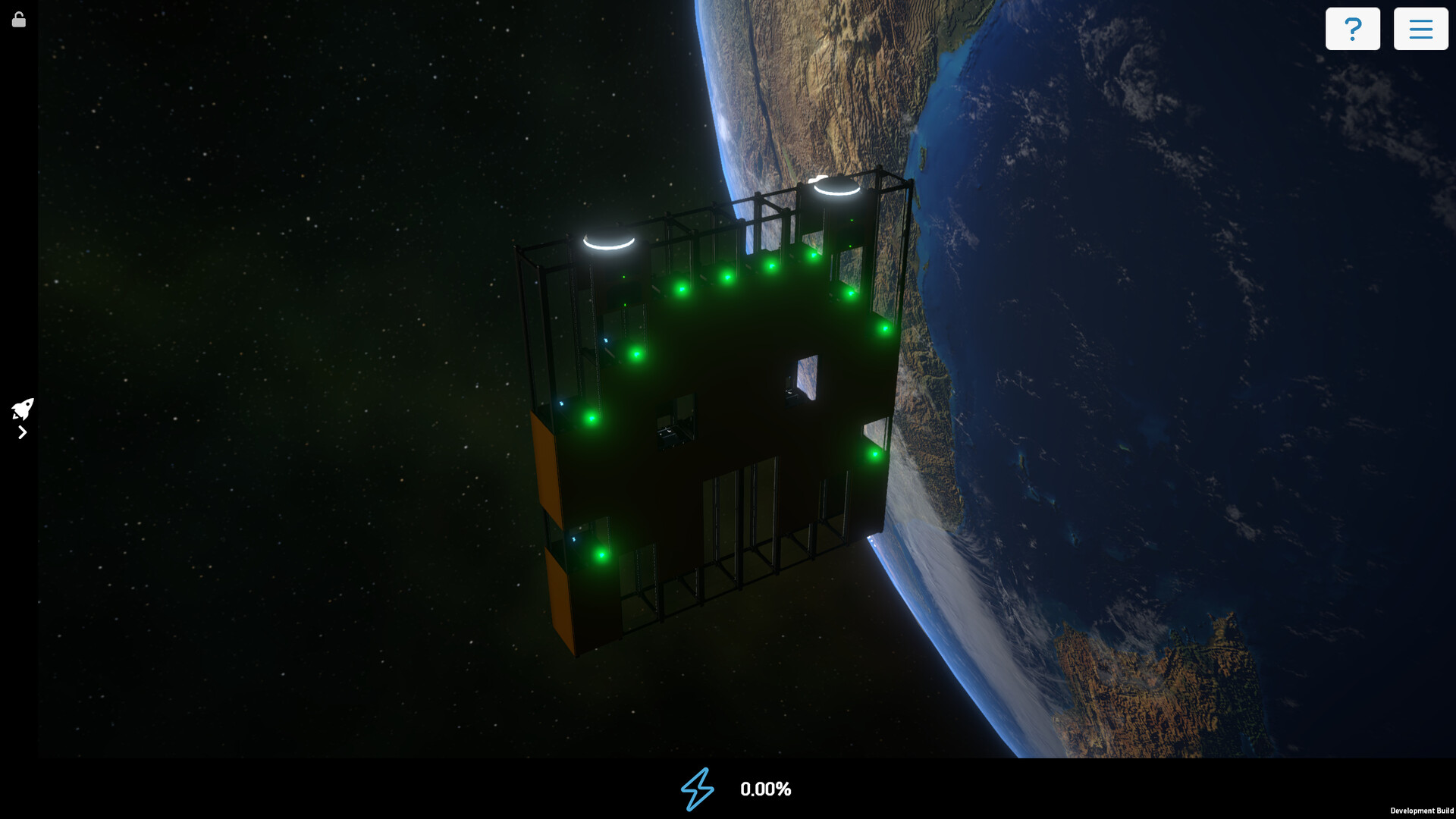
Task: Open the hamburger menu top-right
Action: click(x=1422, y=28)
